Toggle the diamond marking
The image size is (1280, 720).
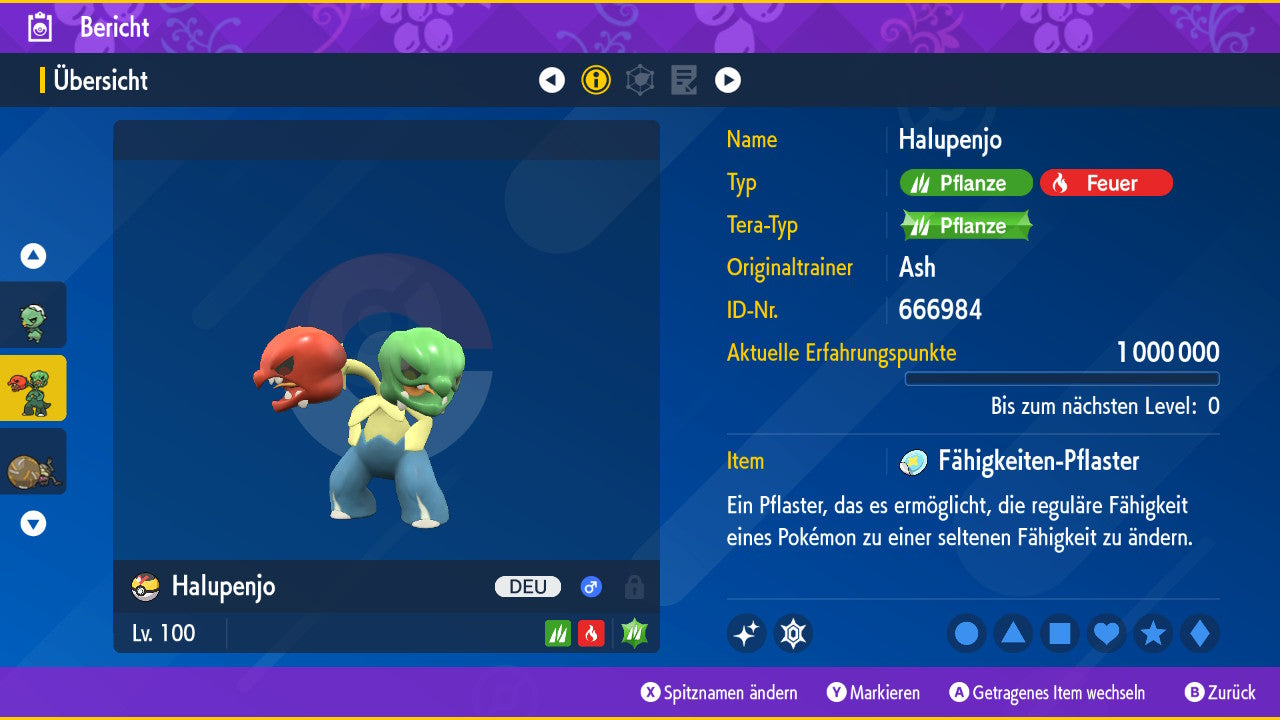click(x=1200, y=634)
